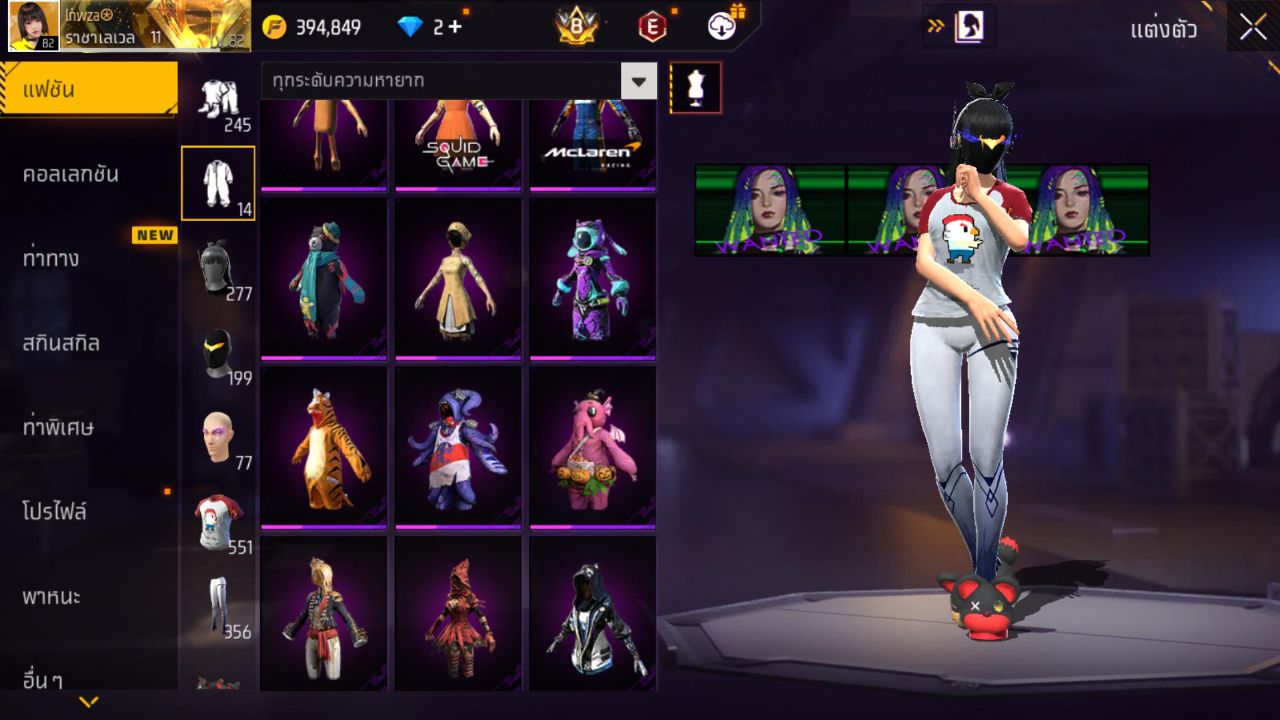Select the purple astronaut cat costume
This screenshot has width=1280, height=720.
pyautogui.click(x=592, y=277)
